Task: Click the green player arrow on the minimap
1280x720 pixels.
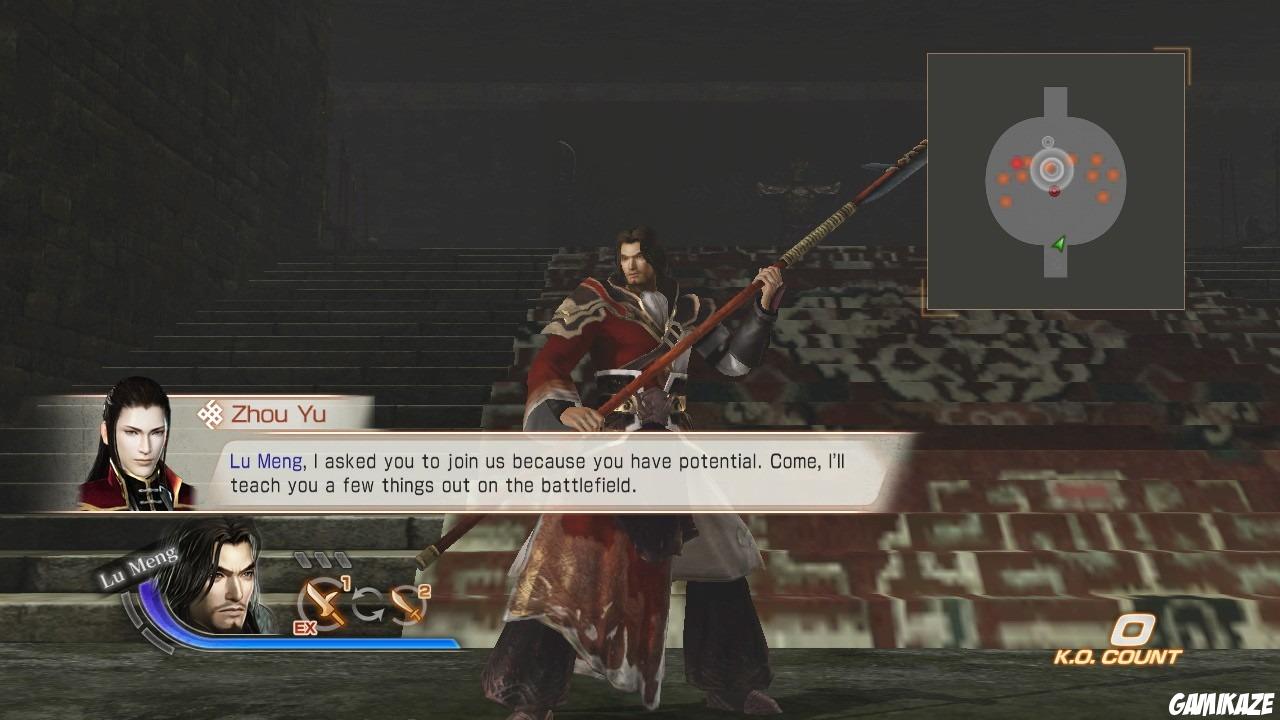Action: coord(1060,243)
